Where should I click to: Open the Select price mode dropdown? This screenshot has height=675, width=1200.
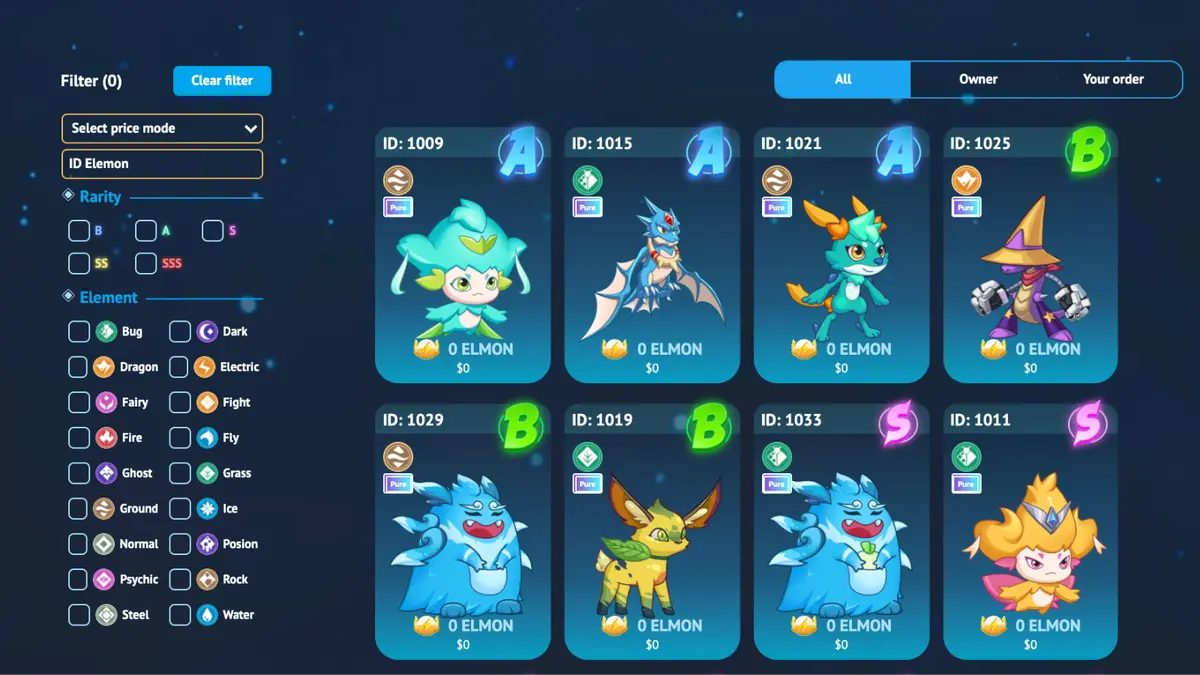click(162, 128)
